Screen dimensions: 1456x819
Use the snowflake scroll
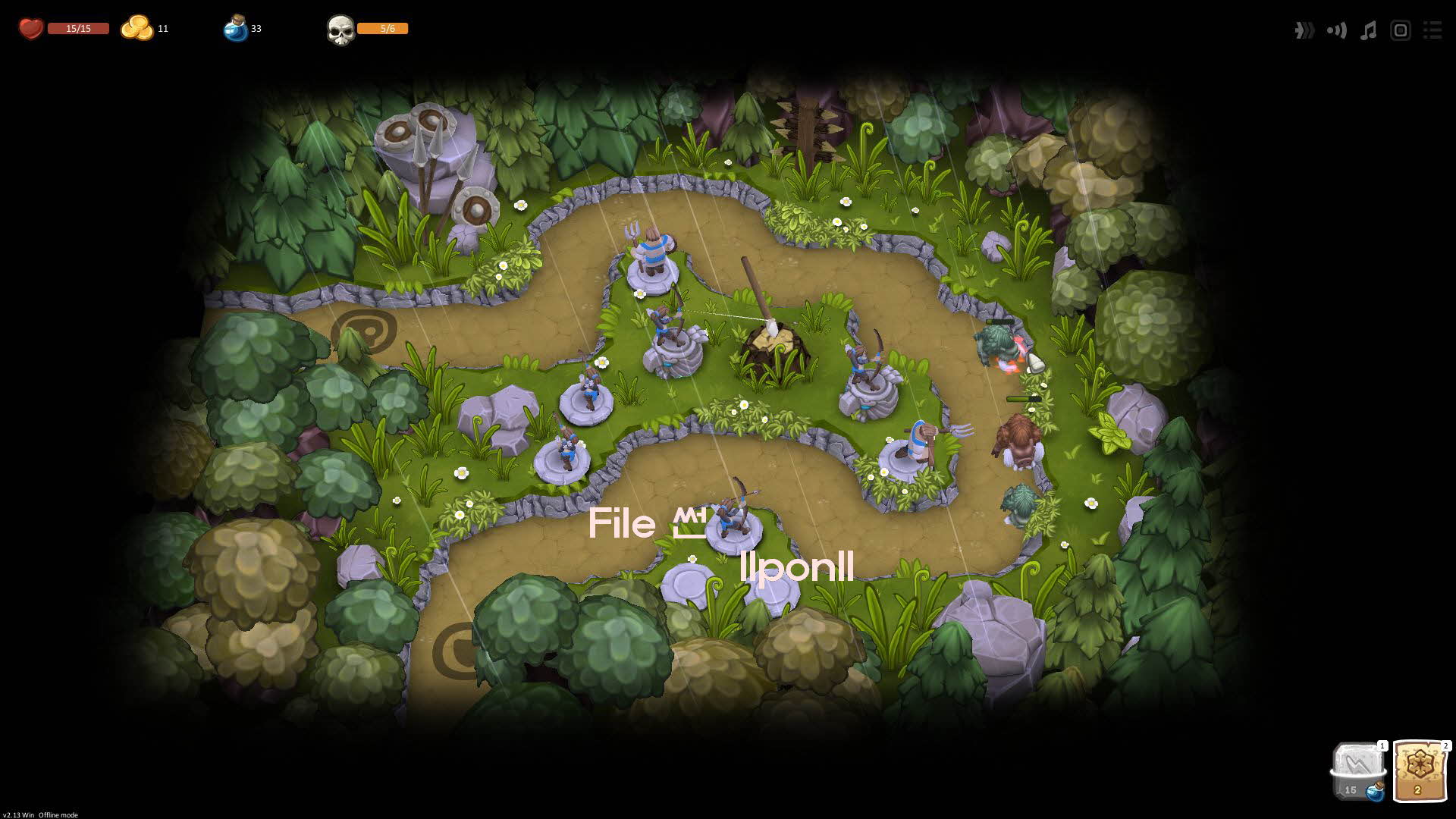pyautogui.click(x=1419, y=770)
